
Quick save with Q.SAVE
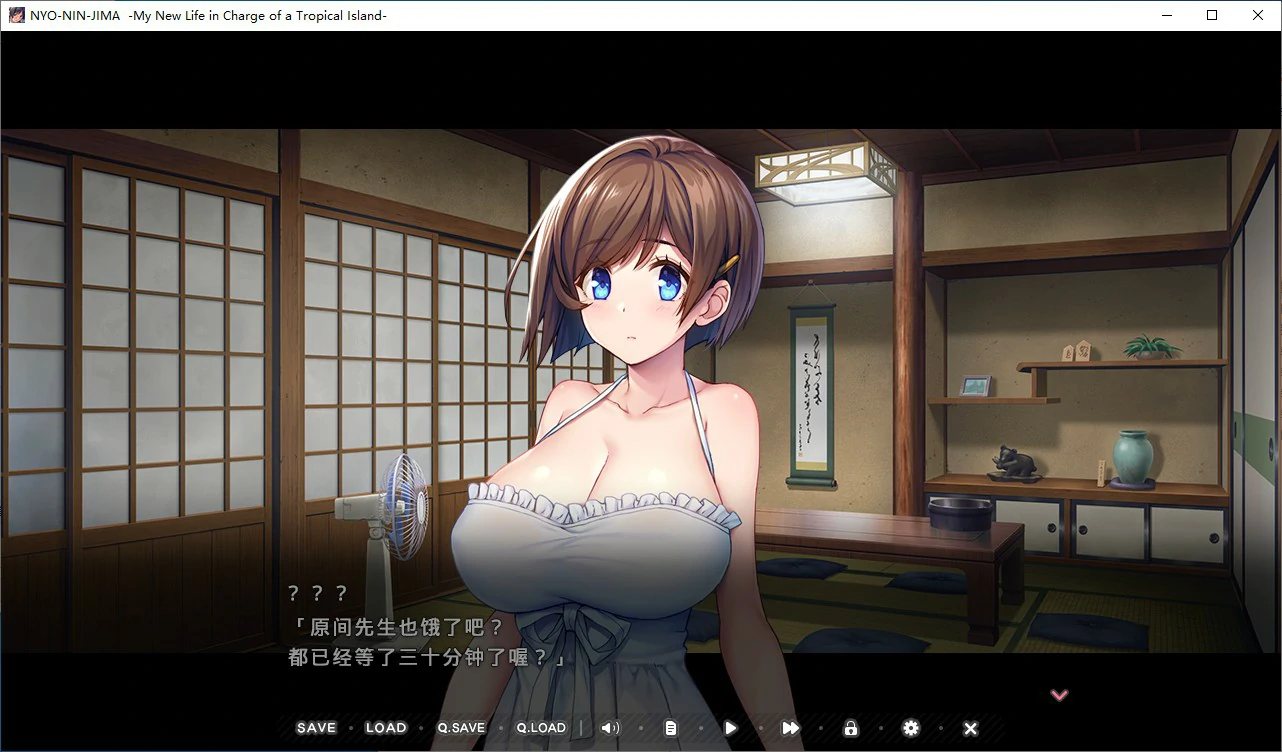click(x=461, y=728)
